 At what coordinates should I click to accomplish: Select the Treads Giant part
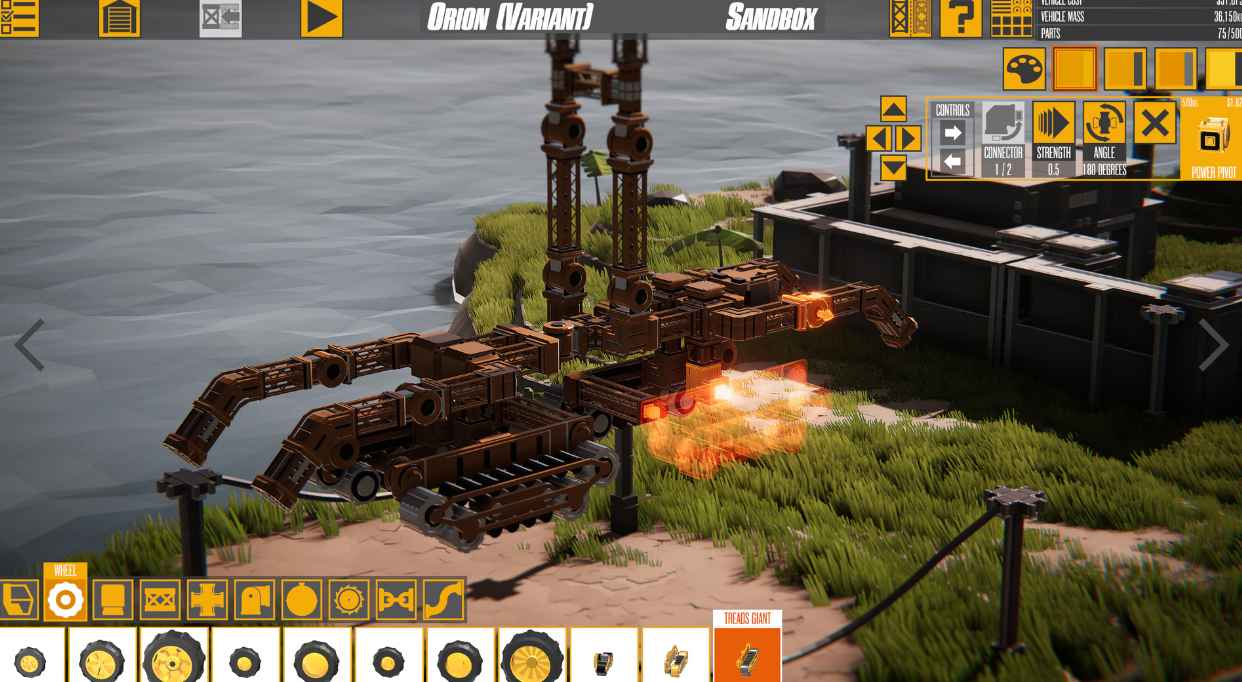747,655
